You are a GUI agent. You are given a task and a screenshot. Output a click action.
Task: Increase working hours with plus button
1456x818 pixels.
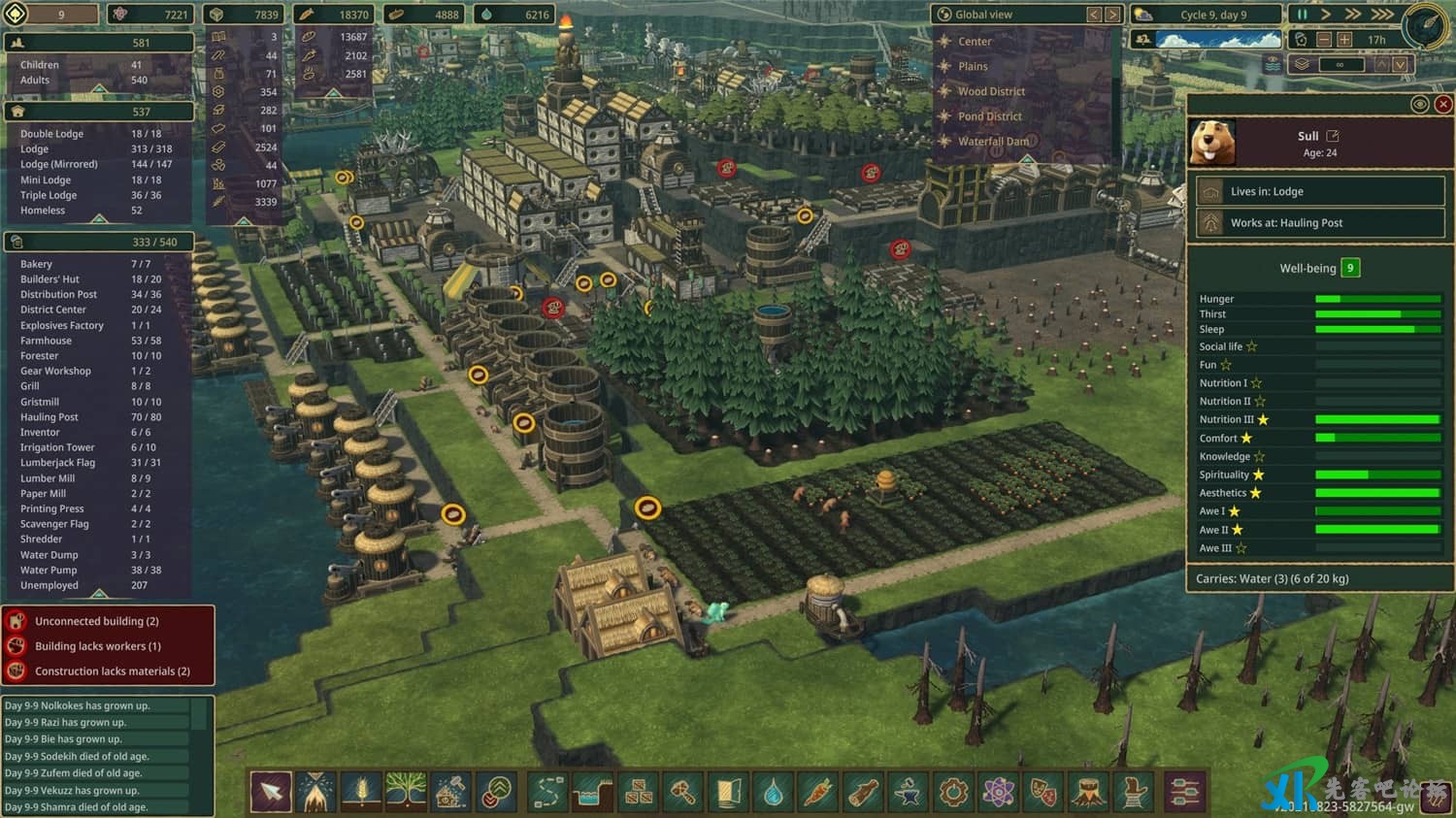(1344, 40)
